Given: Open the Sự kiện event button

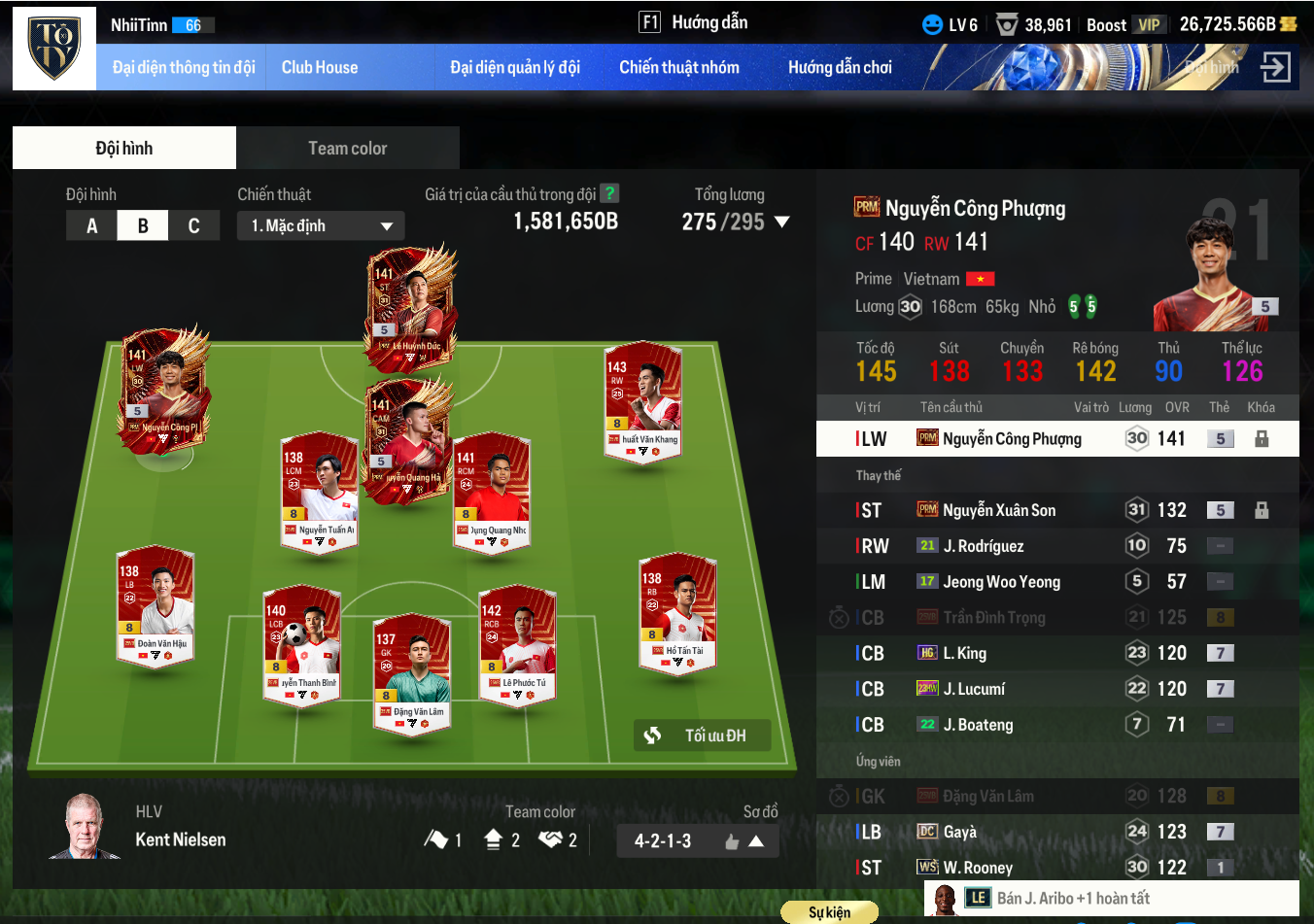Looking at the screenshot, I should (x=829, y=912).
